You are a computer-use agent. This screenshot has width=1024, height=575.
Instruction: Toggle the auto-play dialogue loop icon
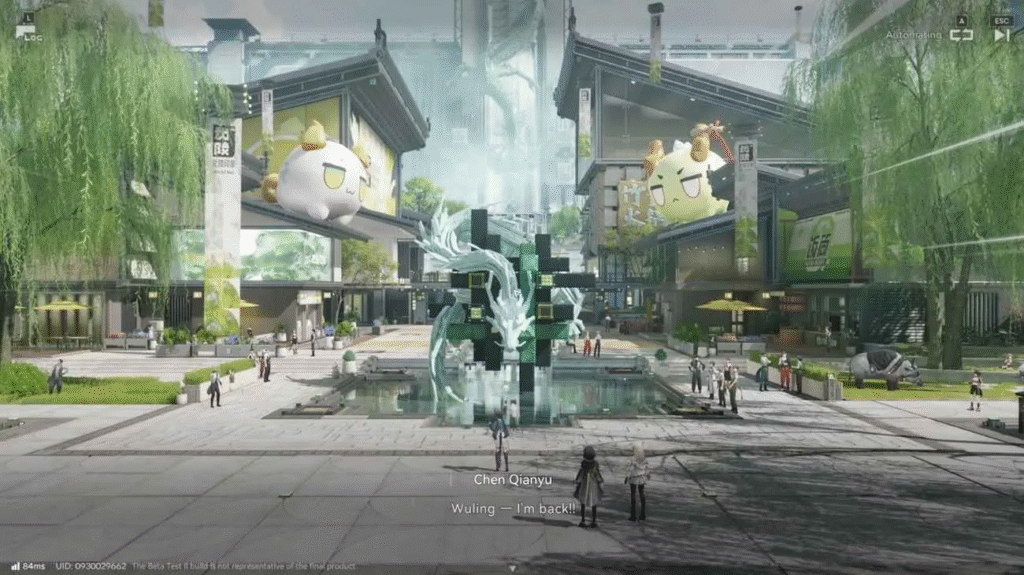961,34
